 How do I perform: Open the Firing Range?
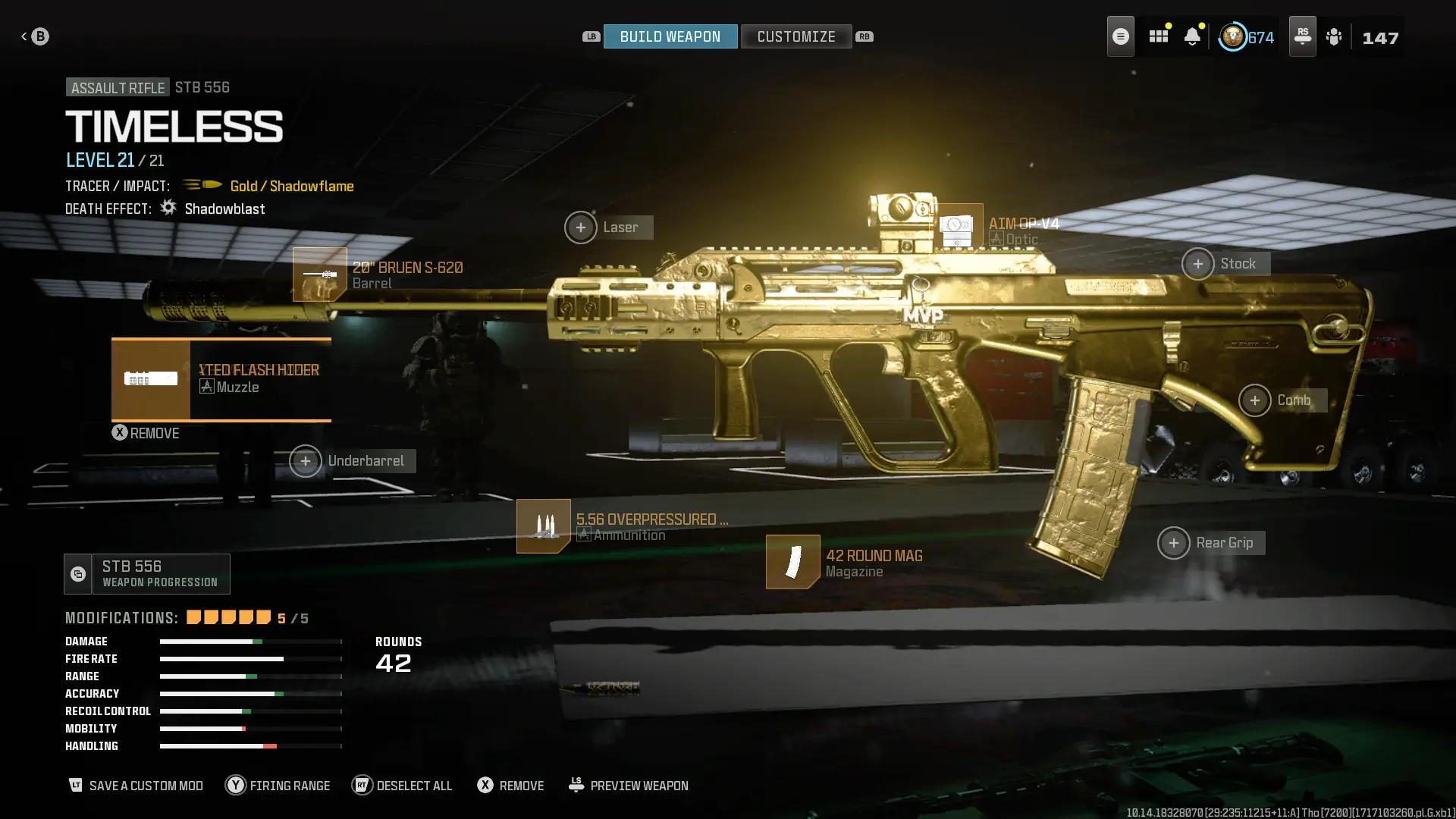coord(278,786)
